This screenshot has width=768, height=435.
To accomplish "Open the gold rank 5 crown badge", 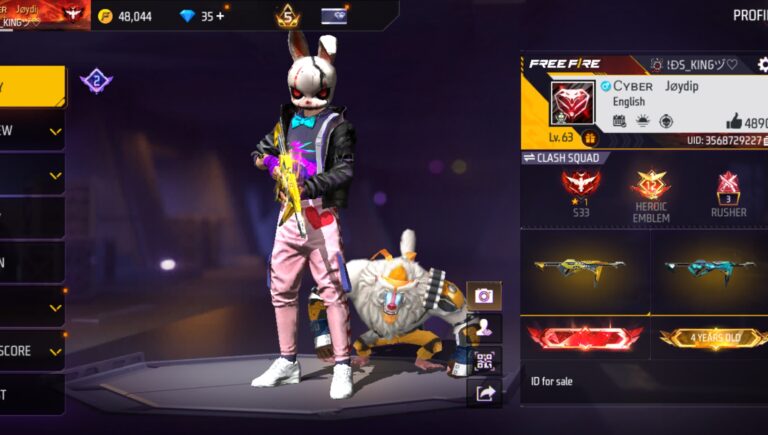I will click(288, 17).
